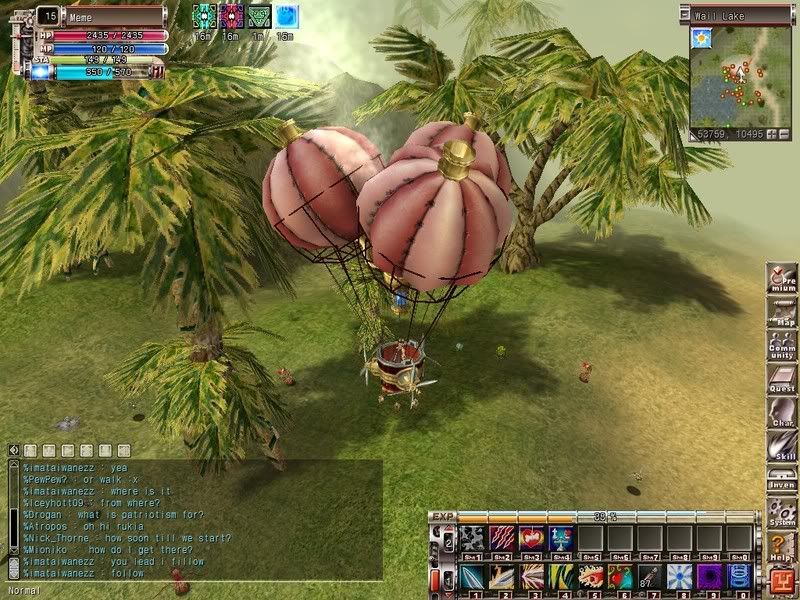The width and height of the screenshot is (800, 600).
Task: Open the Premium menu
Action: (x=781, y=280)
